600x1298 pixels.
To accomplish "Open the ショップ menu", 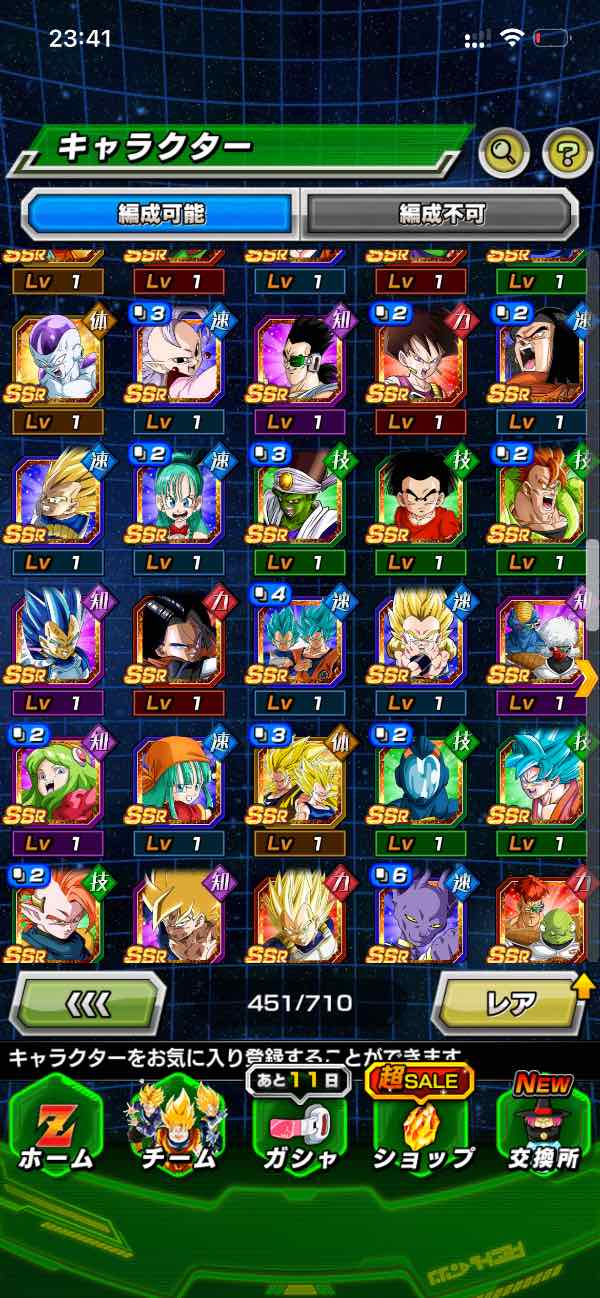I will (422, 1125).
